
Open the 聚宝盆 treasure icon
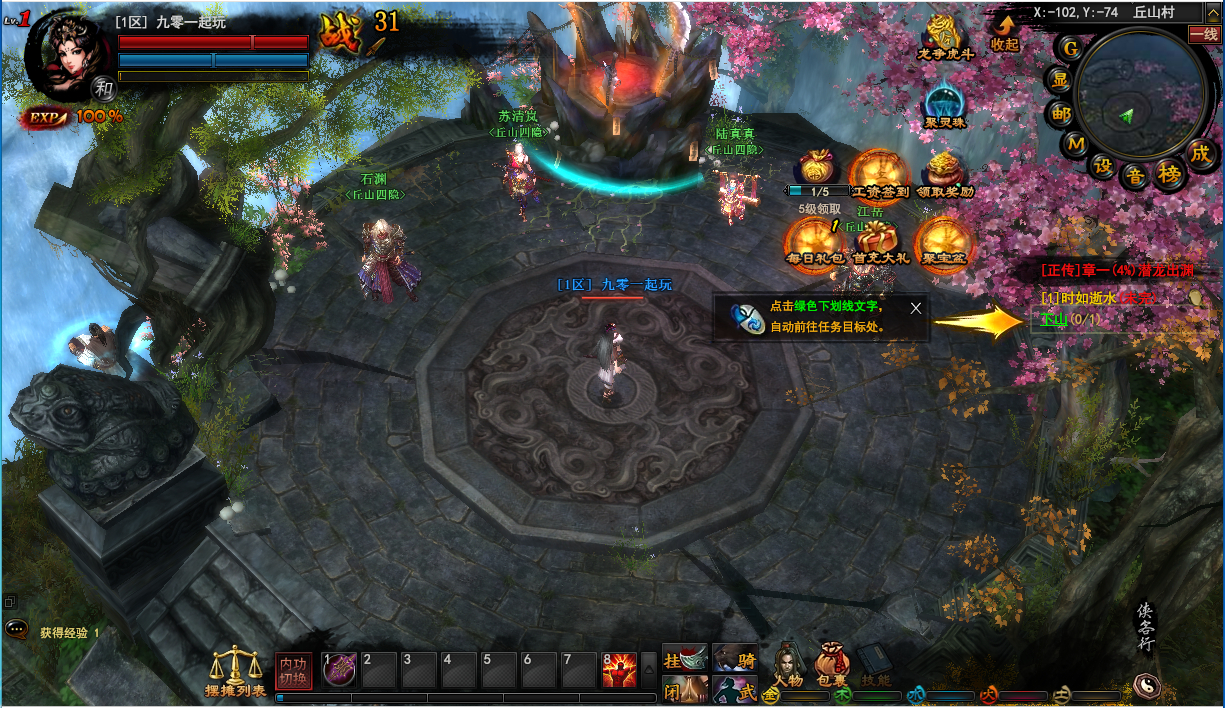[944, 241]
